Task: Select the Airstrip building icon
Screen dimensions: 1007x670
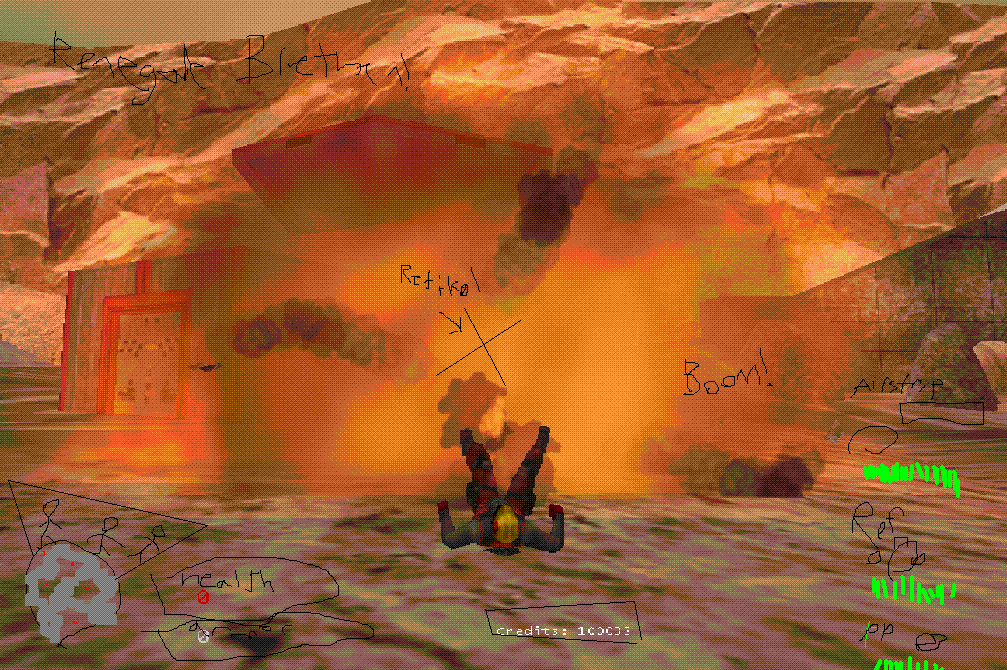Action: tap(940, 411)
